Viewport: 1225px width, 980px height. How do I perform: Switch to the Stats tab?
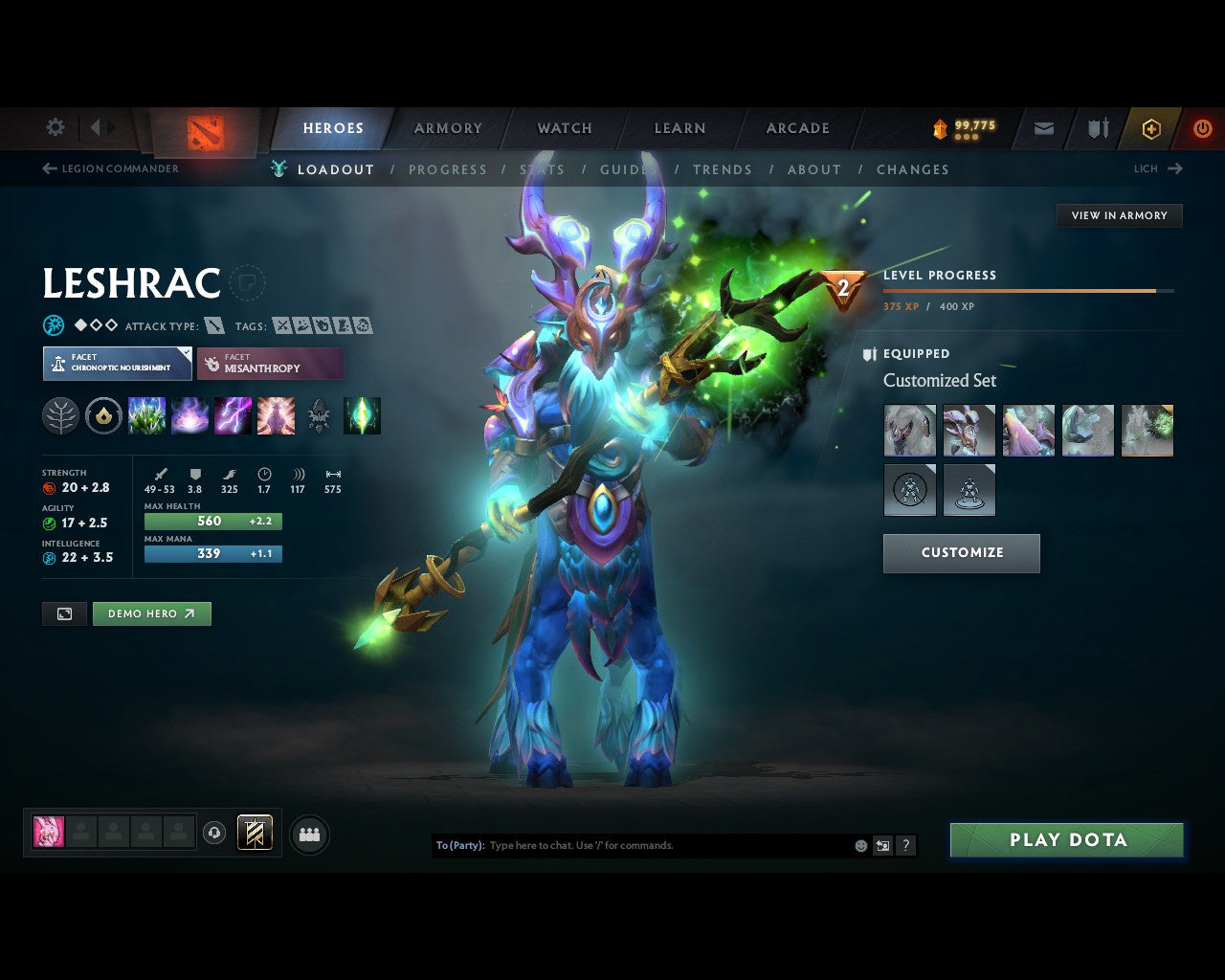coord(543,169)
